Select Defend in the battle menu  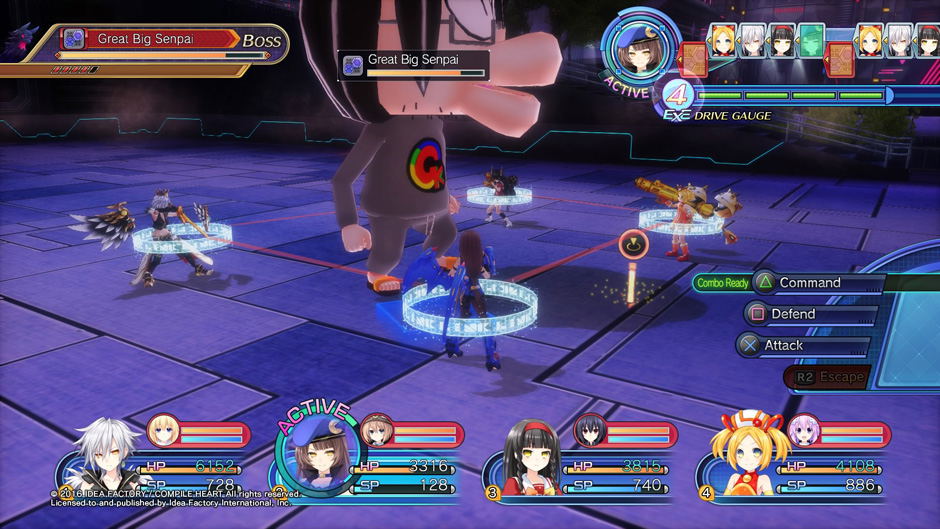click(x=793, y=314)
